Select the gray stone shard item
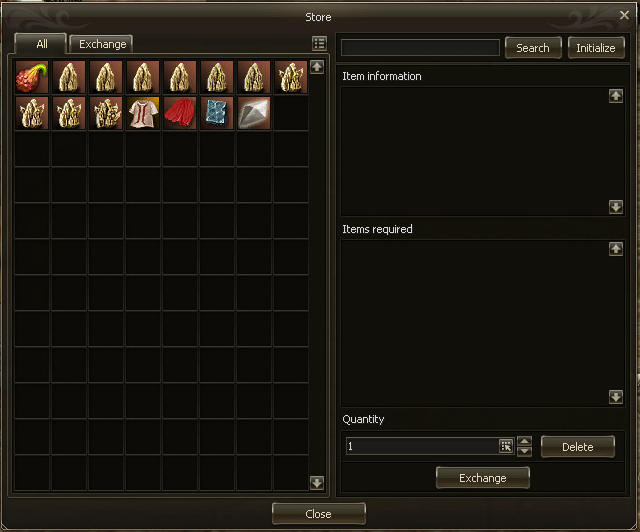Screen dimensions: 640x532 pos(255,114)
